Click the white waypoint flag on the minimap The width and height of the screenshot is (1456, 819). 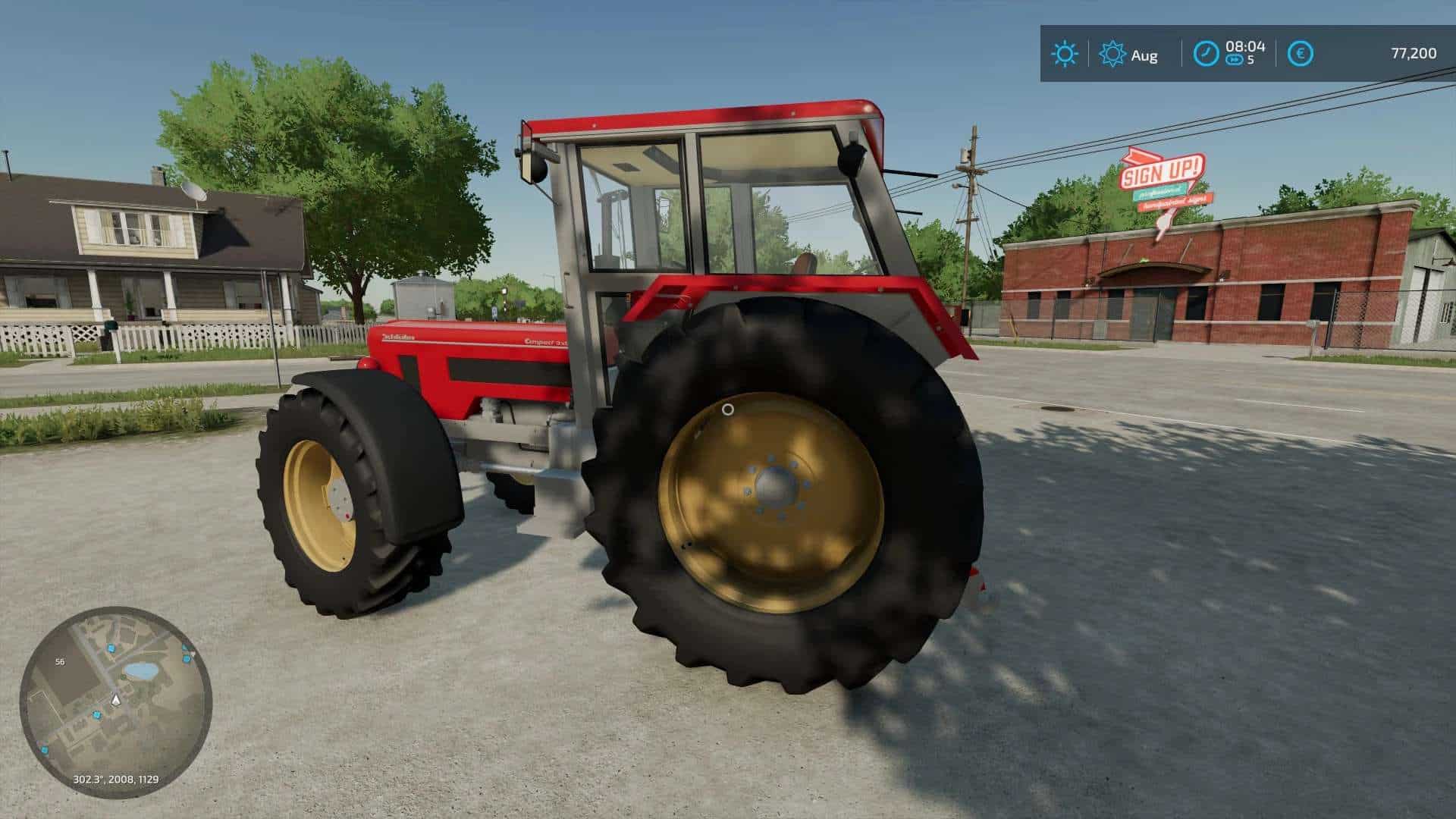click(x=193, y=654)
